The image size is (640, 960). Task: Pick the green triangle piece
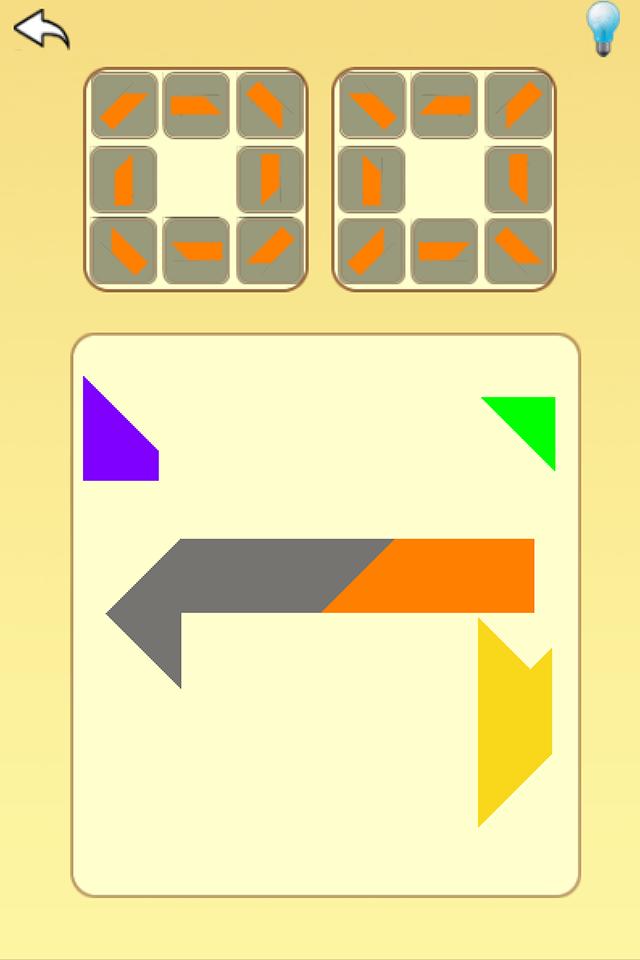tap(531, 420)
